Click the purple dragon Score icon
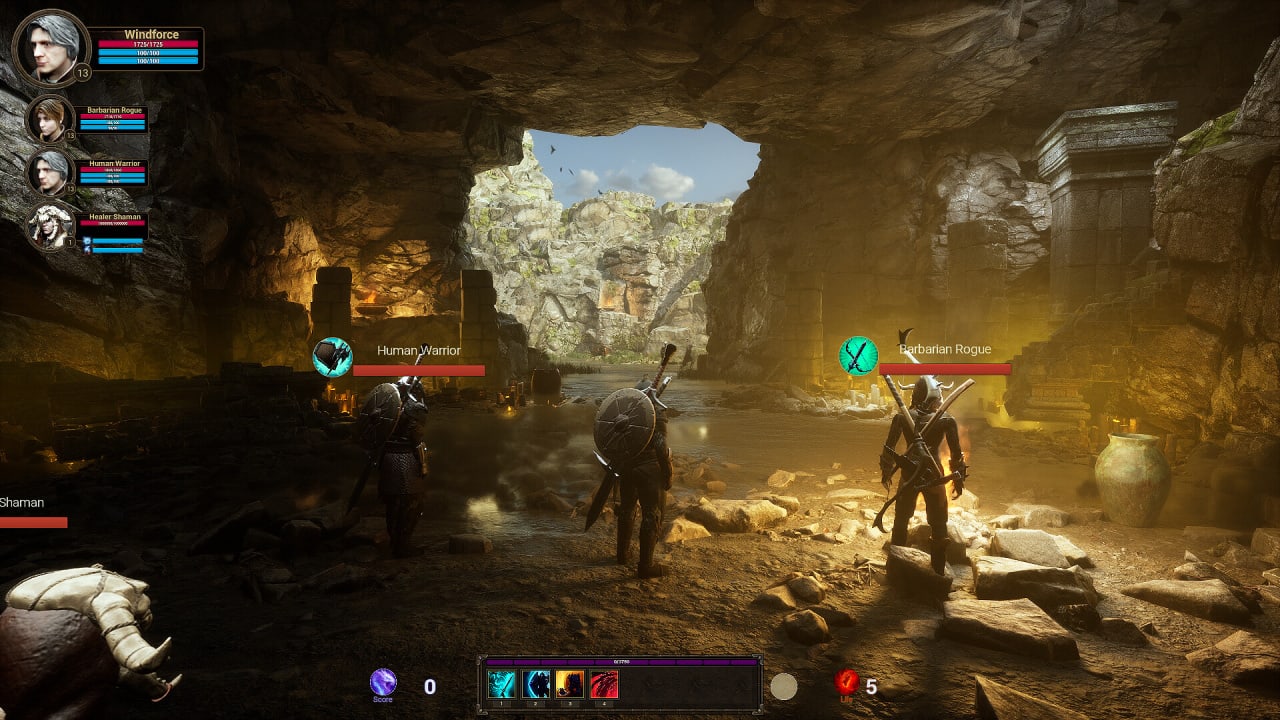The image size is (1280, 720). pos(383,682)
